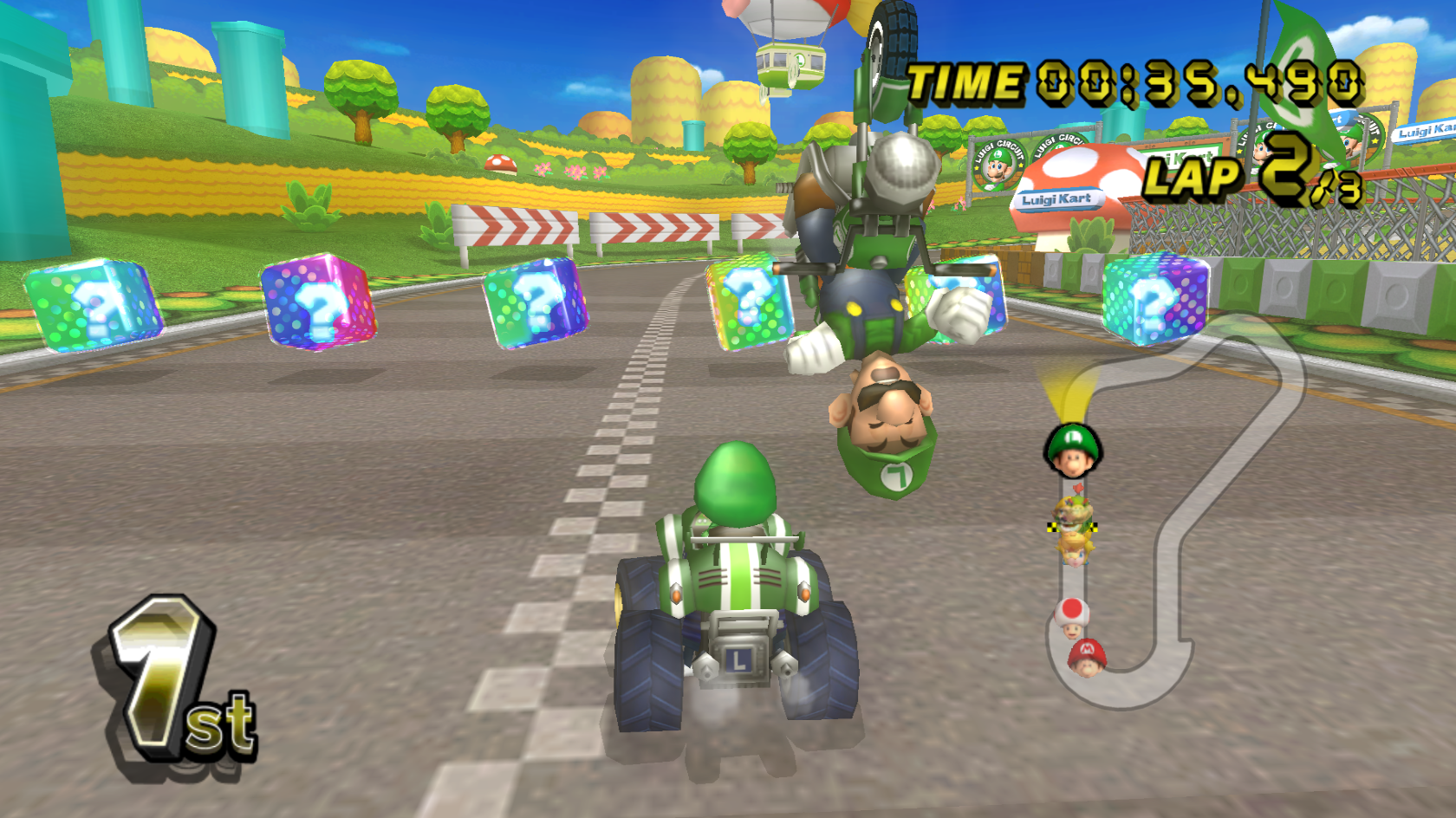
Task: Click the Luigi Kart mushroom billboard
Action: tap(1059, 196)
